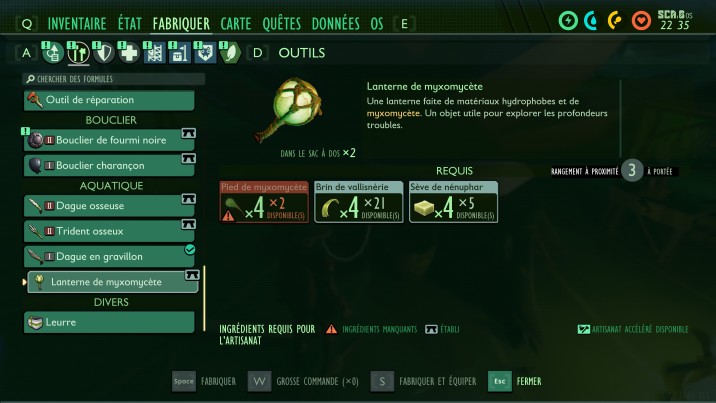Click the formula search field
This screenshot has width=716, height=403.
110,79
